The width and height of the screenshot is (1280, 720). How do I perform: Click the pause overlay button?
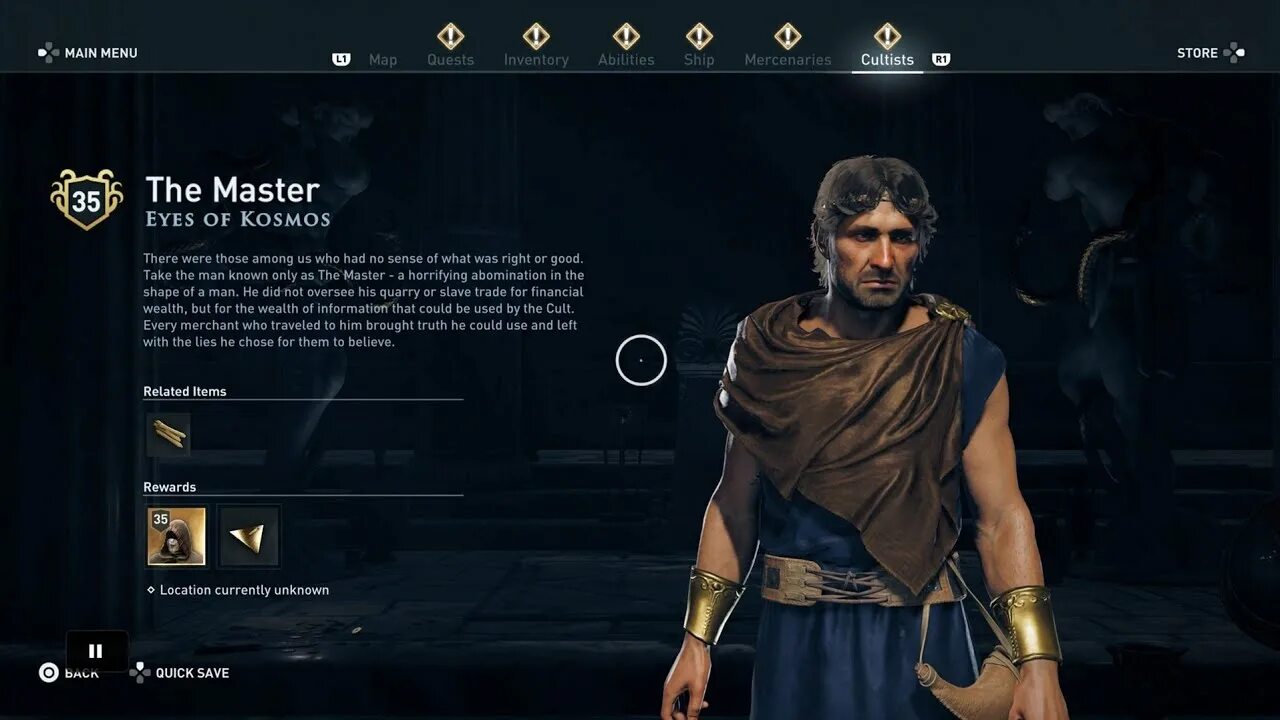[x=96, y=651]
